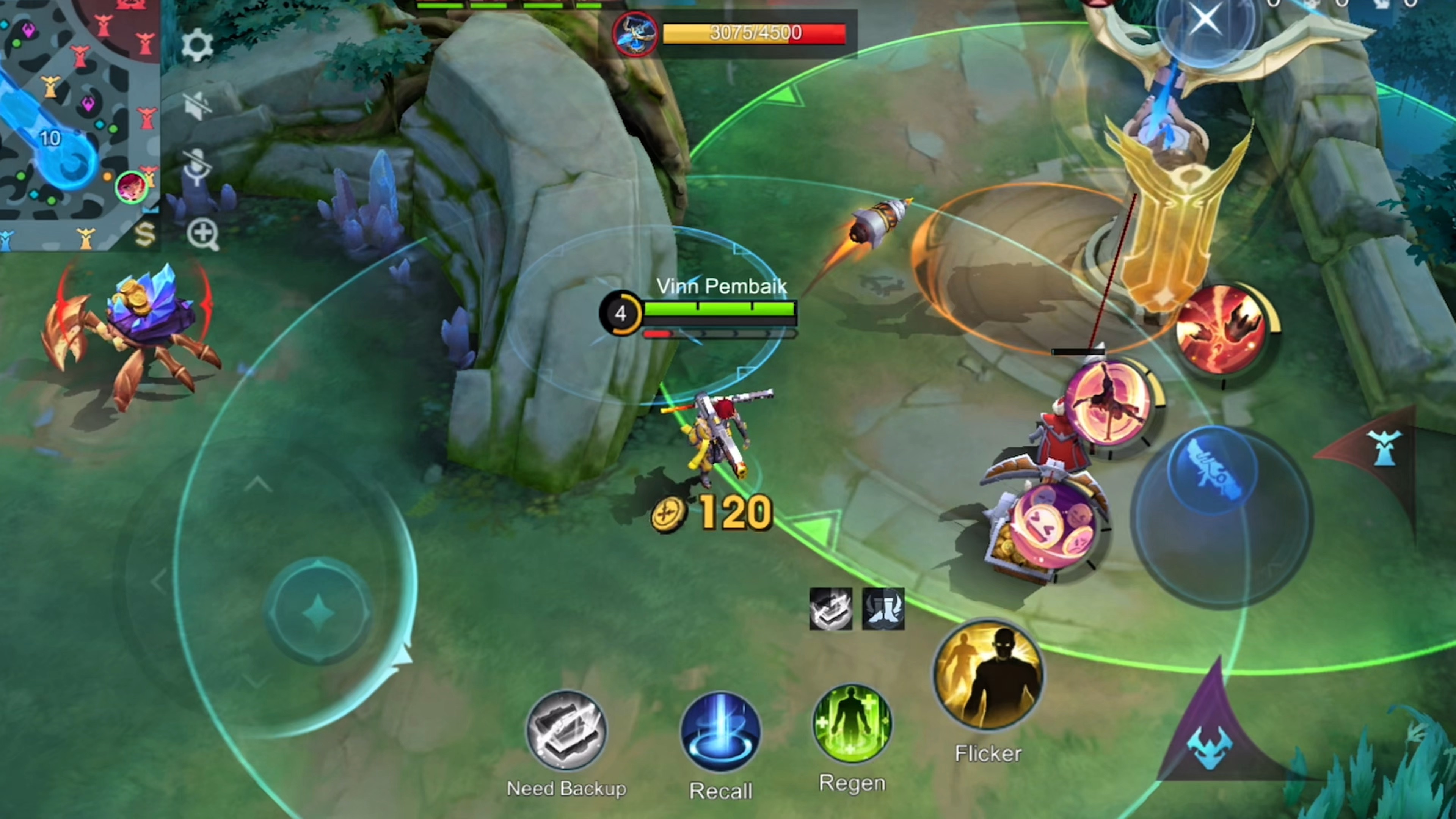Activate the pink emoji faces skill
Image resolution: width=1456 pixels, height=819 pixels.
point(1053,527)
